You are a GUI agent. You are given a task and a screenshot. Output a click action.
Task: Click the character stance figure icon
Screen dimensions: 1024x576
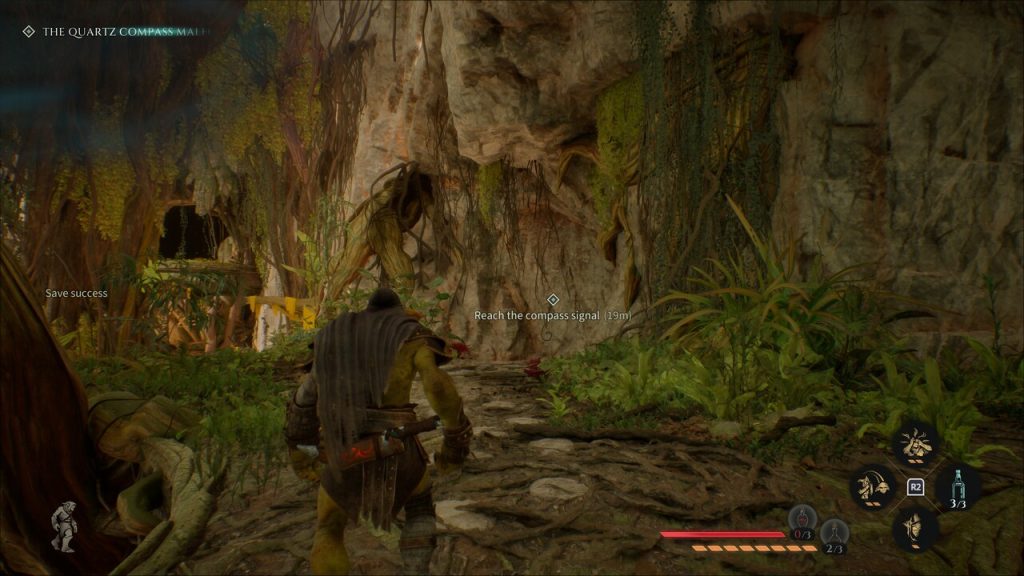coord(65,525)
